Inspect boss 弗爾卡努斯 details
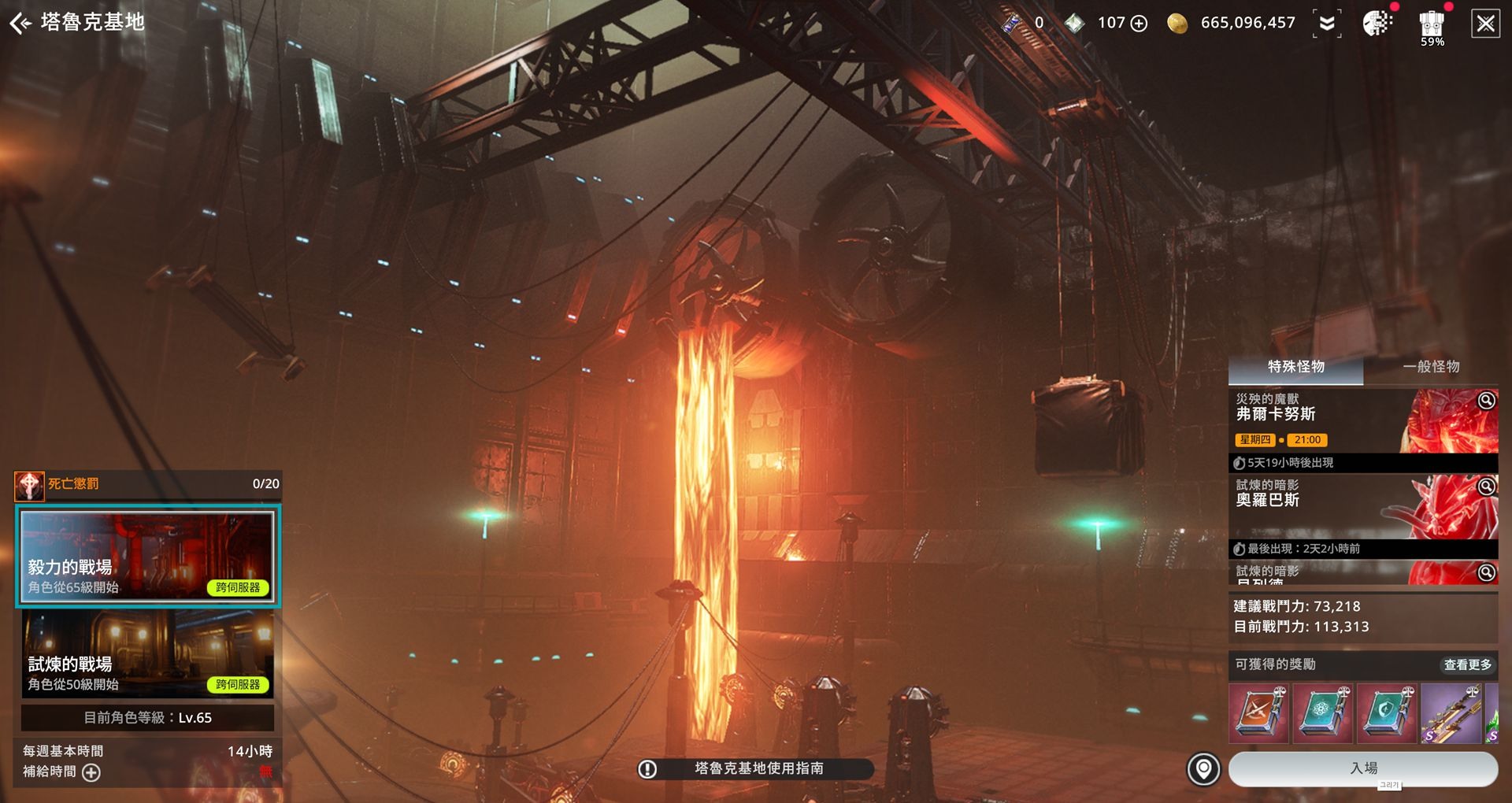1512x803 pixels. pyautogui.click(x=1486, y=401)
